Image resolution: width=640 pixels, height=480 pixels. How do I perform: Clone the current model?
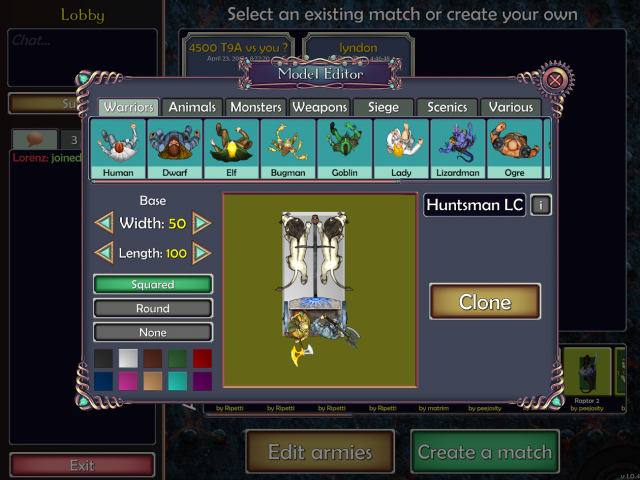(x=485, y=302)
